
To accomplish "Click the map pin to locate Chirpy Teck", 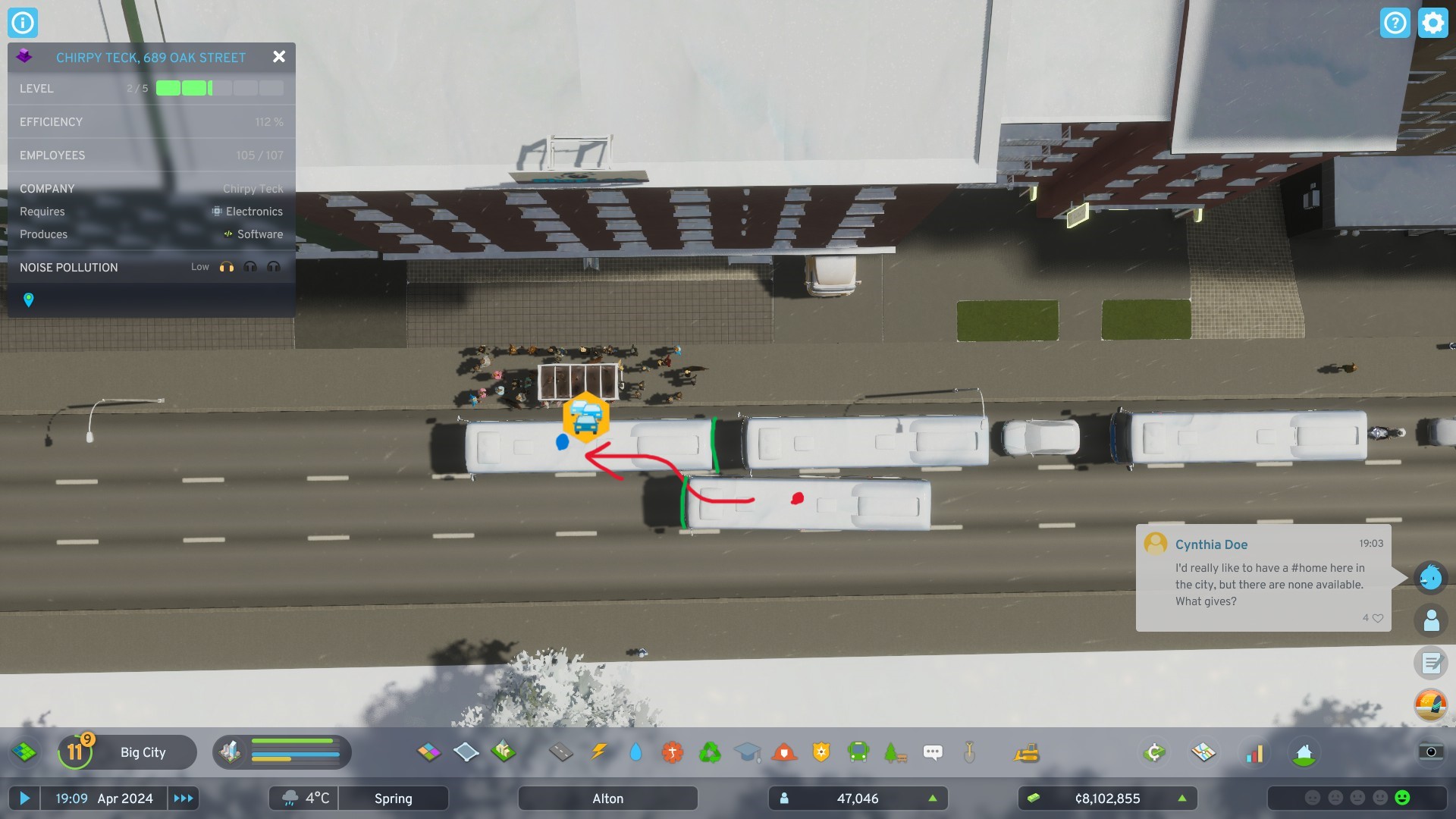I will click(x=28, y=300).
